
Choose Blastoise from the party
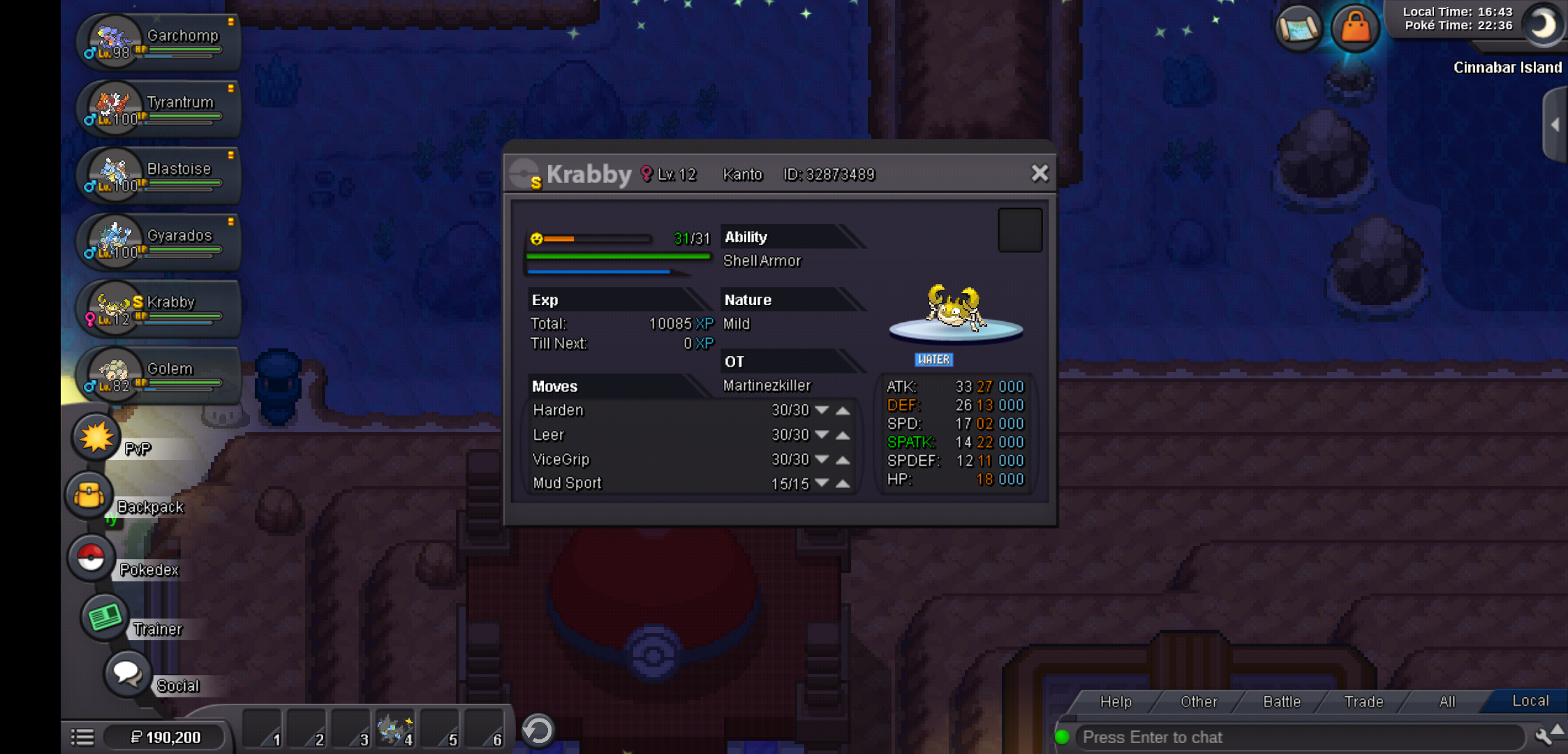point(159,175)
